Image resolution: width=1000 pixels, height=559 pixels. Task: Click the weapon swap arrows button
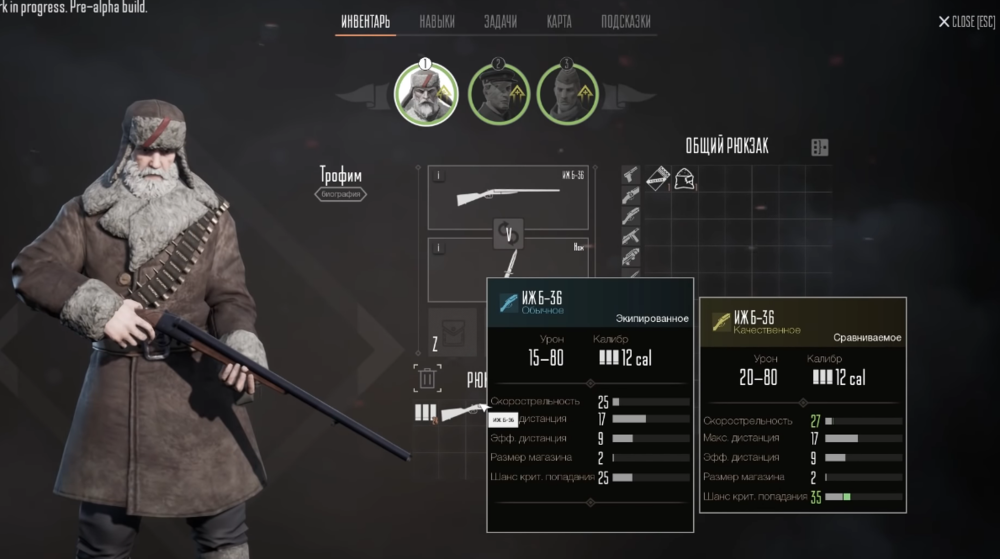[508, 235]
